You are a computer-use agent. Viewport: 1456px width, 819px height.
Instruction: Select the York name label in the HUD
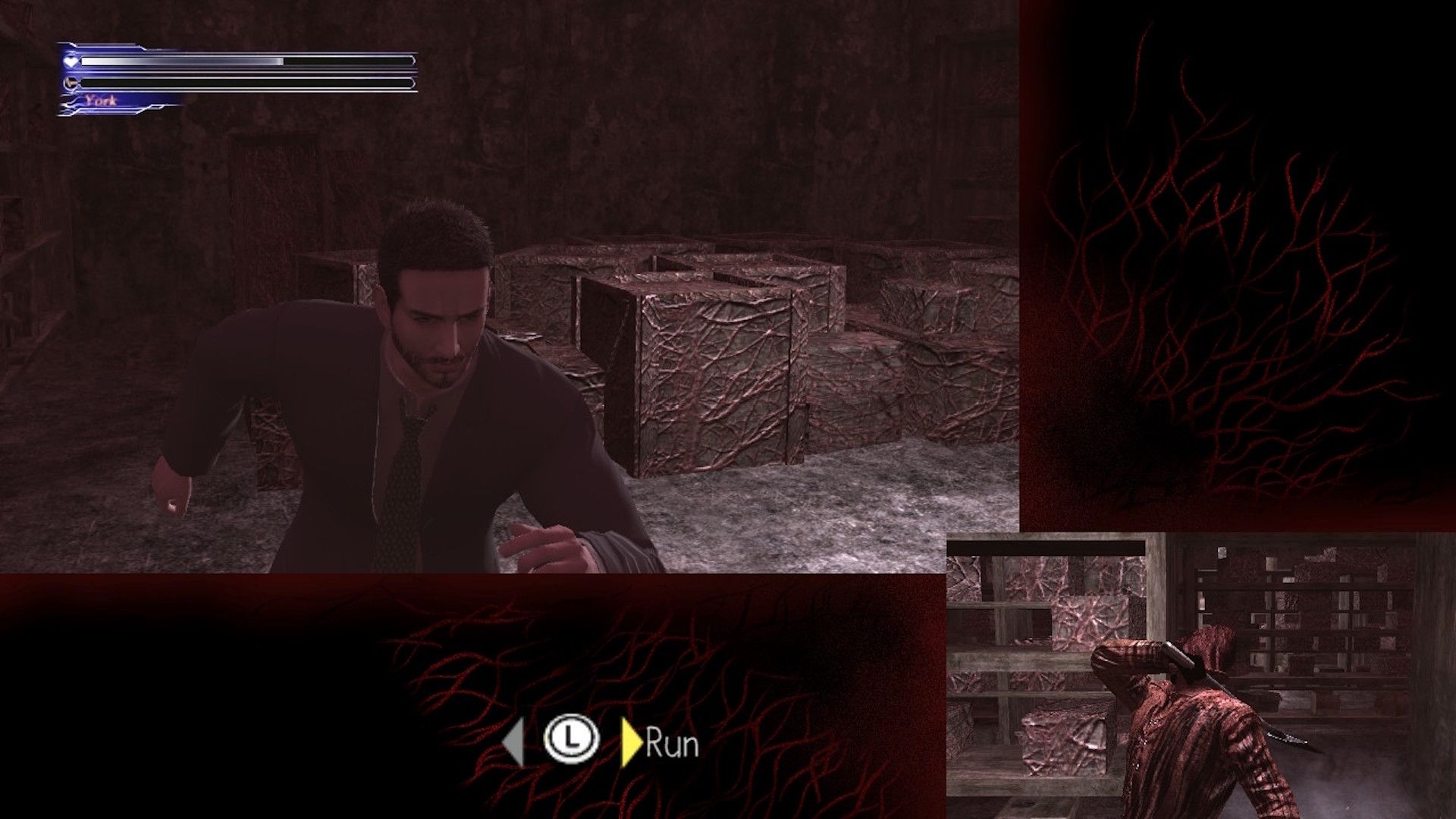102,99
